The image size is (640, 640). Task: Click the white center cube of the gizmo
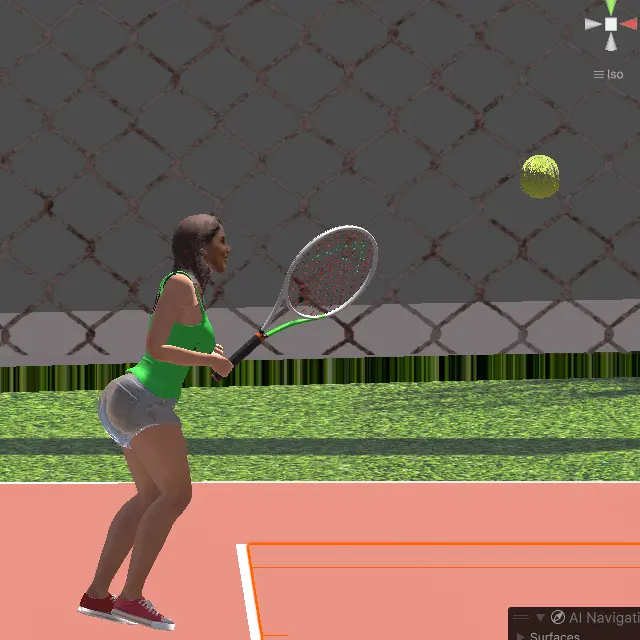(x=611, y=24)
